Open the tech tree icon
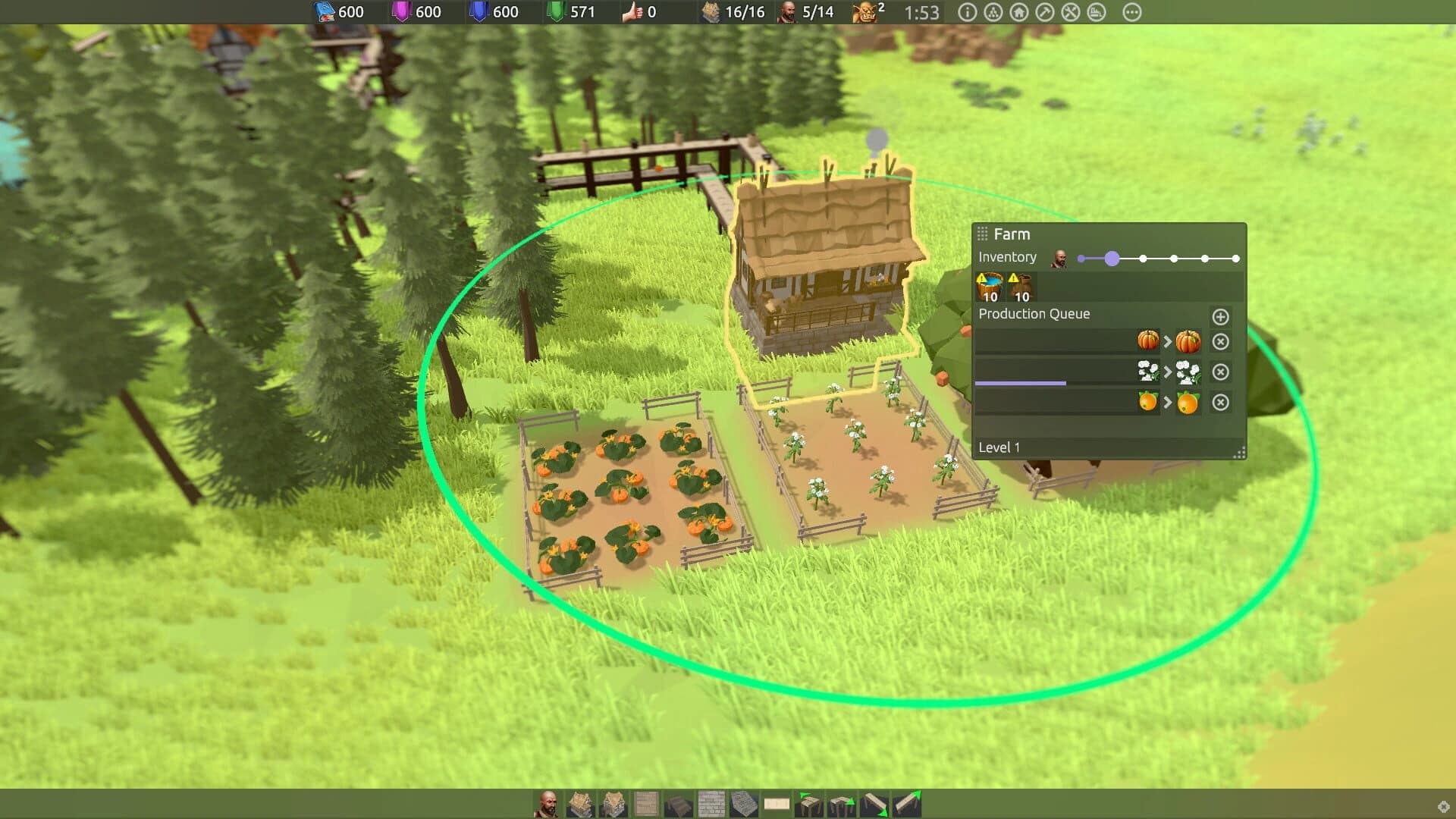This screenshot has height=819, width=1456. [x=993, y=12]
